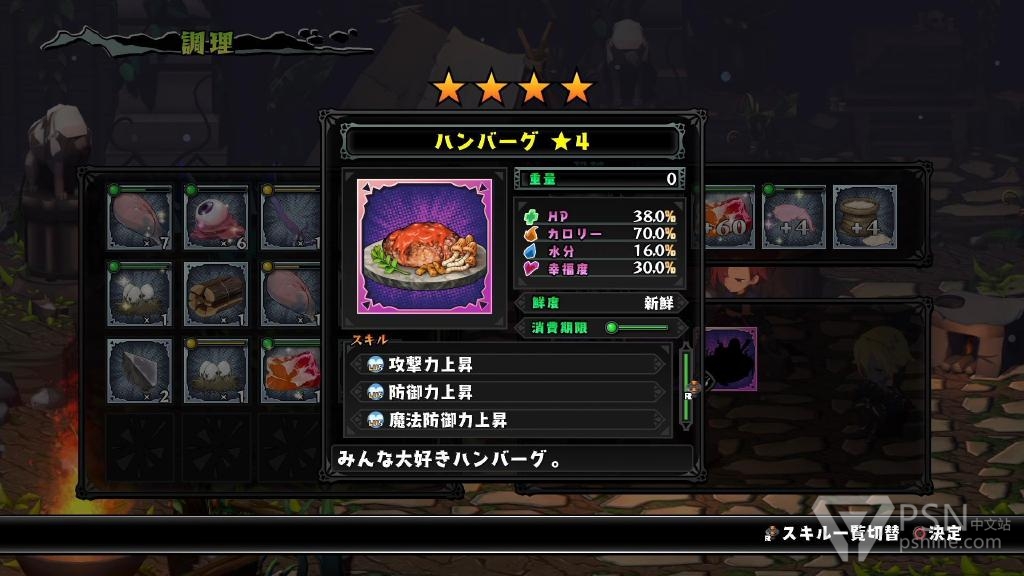
Task: Select the purple silhouette dish icon
Action: pos(730,358)
